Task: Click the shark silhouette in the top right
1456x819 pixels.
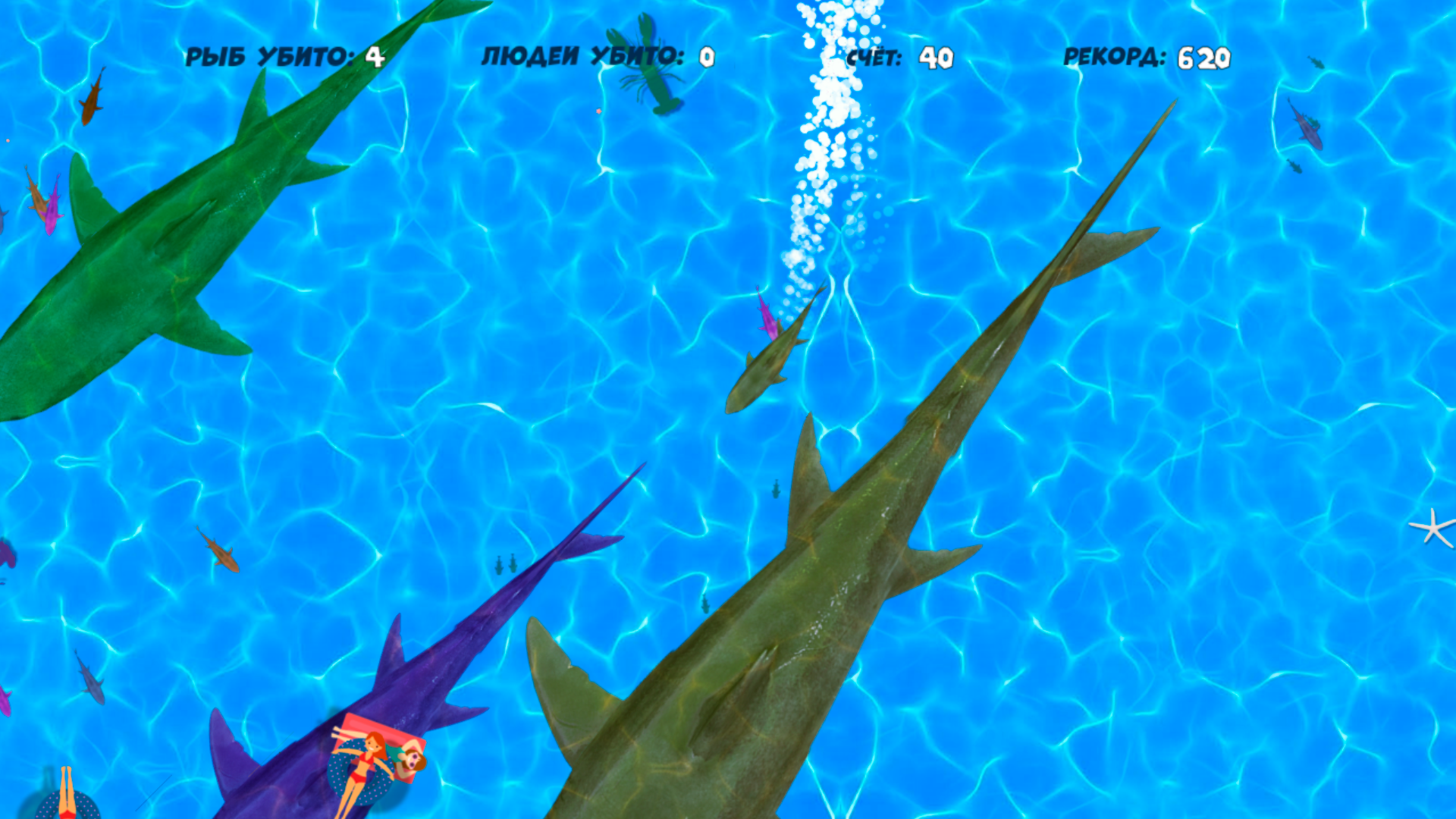Action: 1307,121
